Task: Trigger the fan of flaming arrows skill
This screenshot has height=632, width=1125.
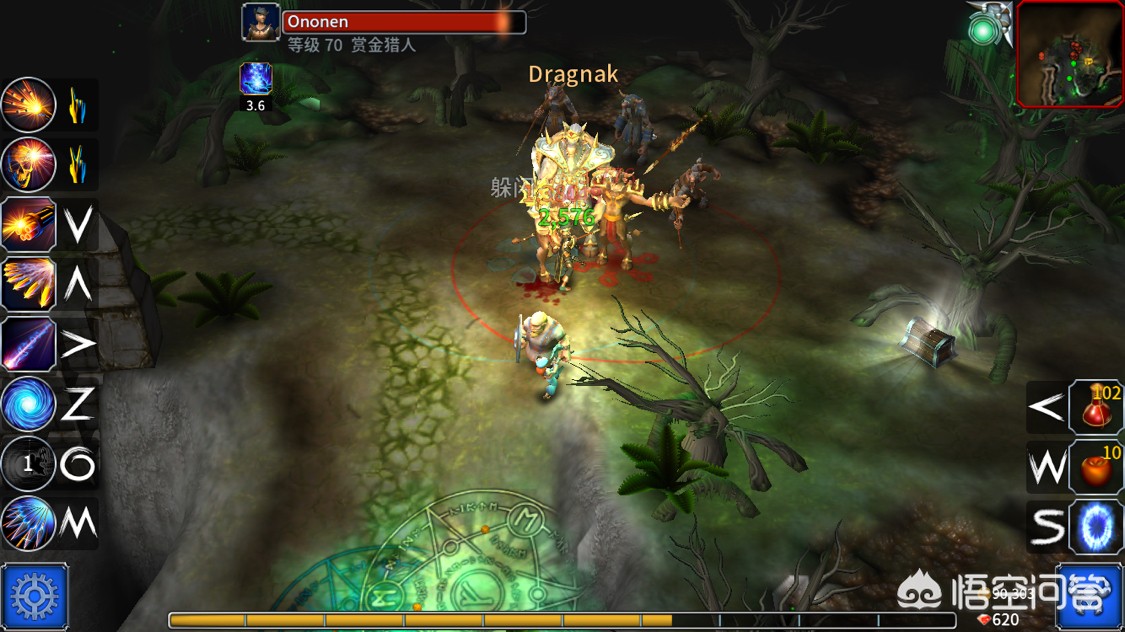Action: (x=28, y=285)
